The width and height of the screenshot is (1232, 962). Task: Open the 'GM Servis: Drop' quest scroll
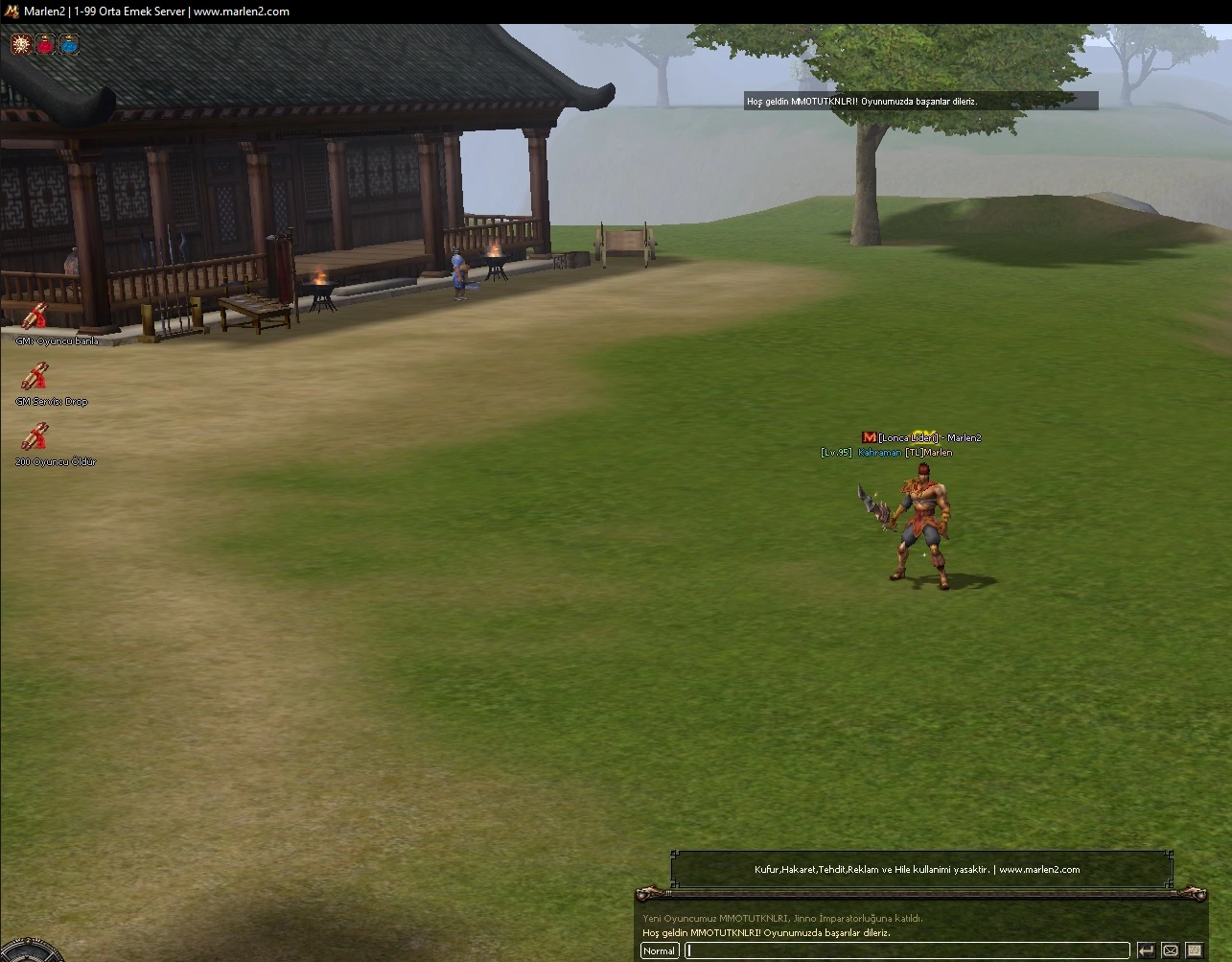(x=36, y=378)
